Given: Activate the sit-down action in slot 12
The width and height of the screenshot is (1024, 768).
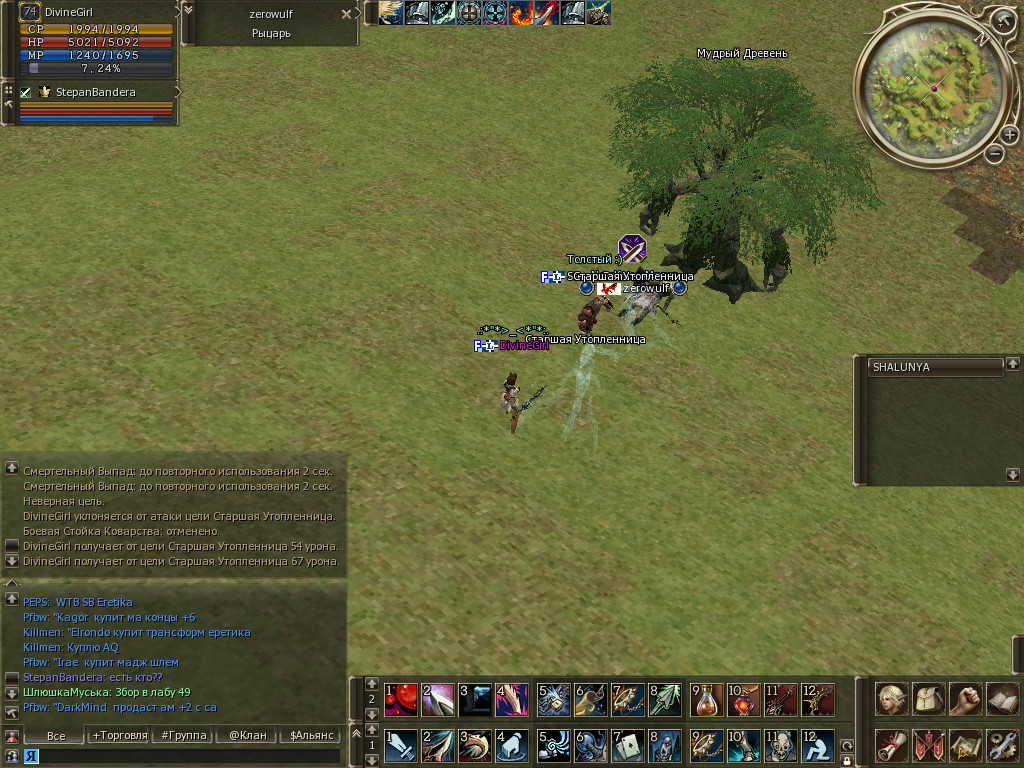Looking at the screenshot, I should tap(817, 746).
